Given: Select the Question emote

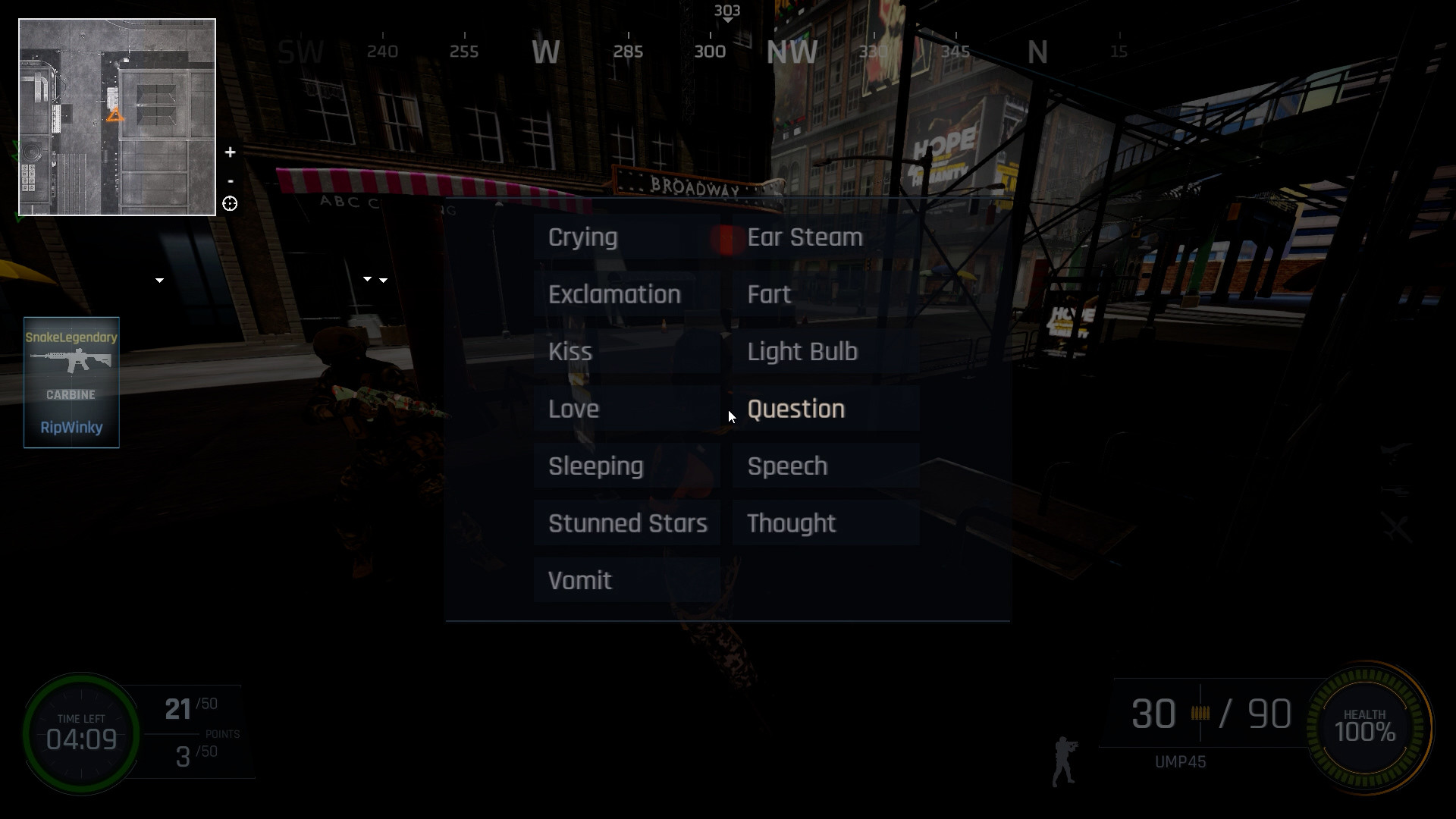Looking at the screenshot, I should [x=795, y=409].
